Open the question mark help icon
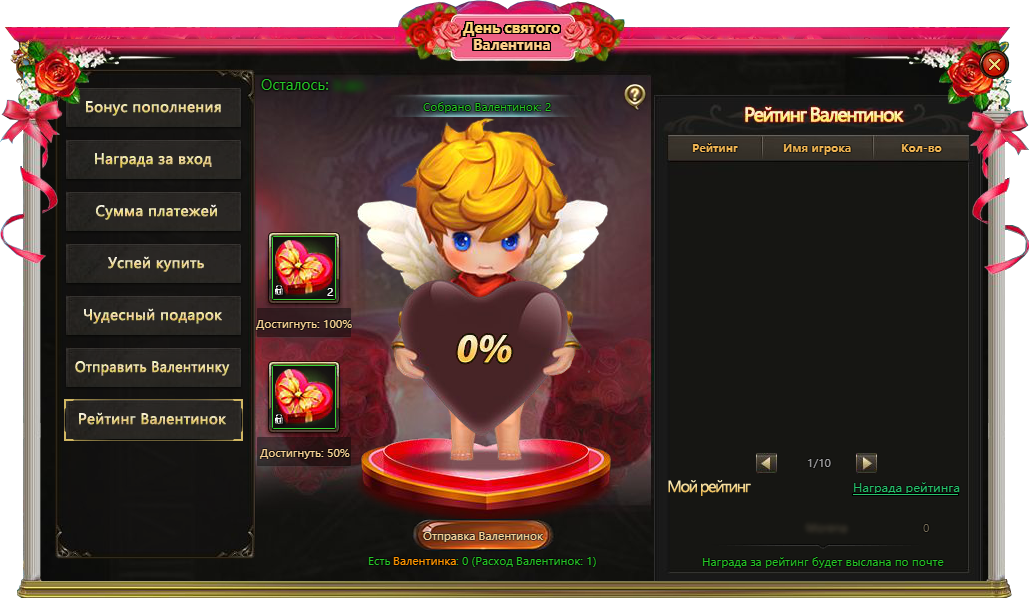The image size is (1029, 598). [635, 95]
